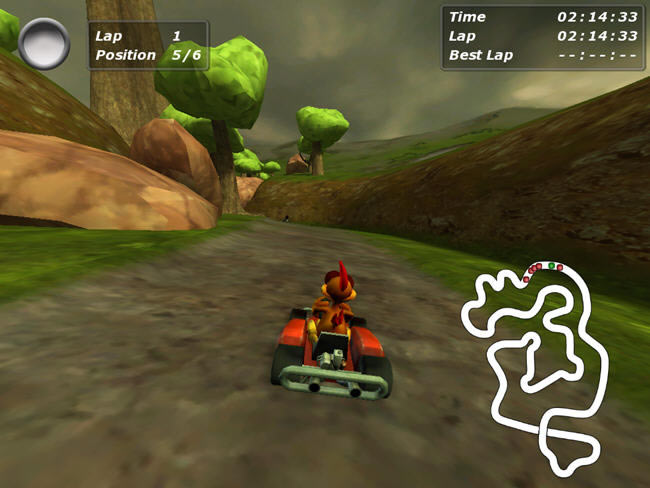The height and width of the screenshot is (488, 650).
Task: Click the round silver item slot
Action: [44, 44]
